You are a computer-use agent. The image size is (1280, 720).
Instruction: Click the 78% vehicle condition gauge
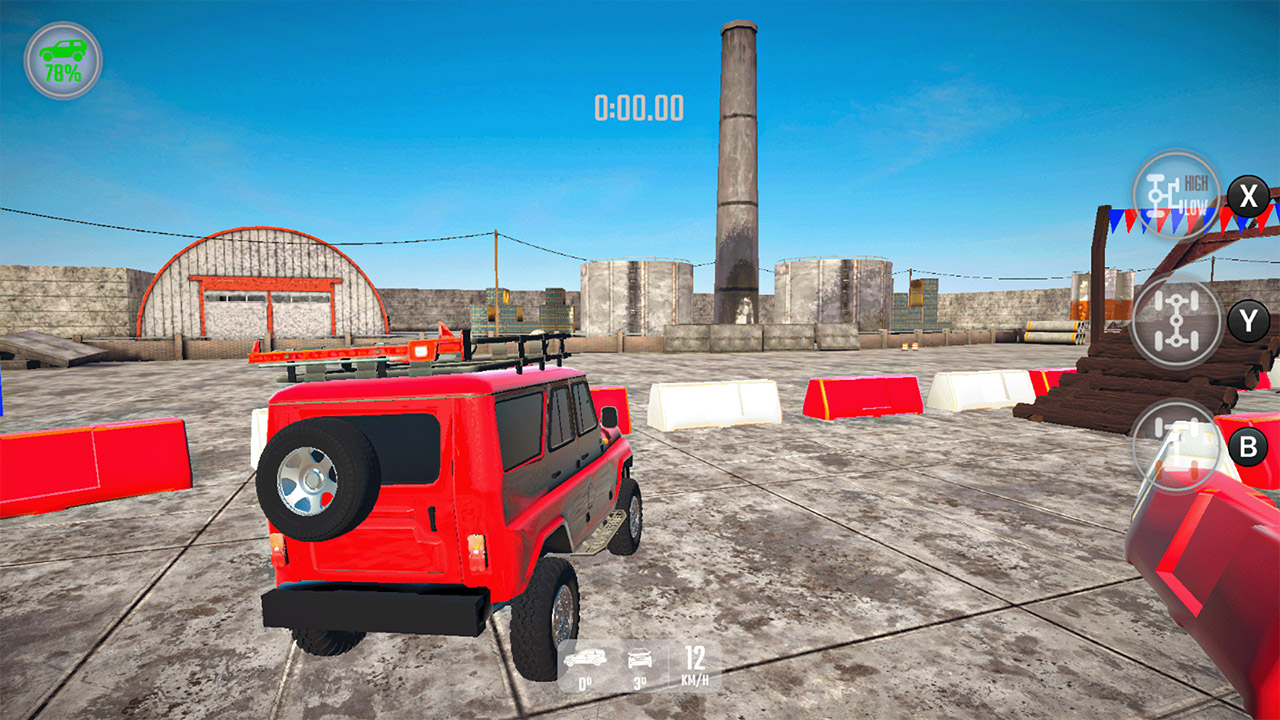pyautogui.click(x=60, y=60)
